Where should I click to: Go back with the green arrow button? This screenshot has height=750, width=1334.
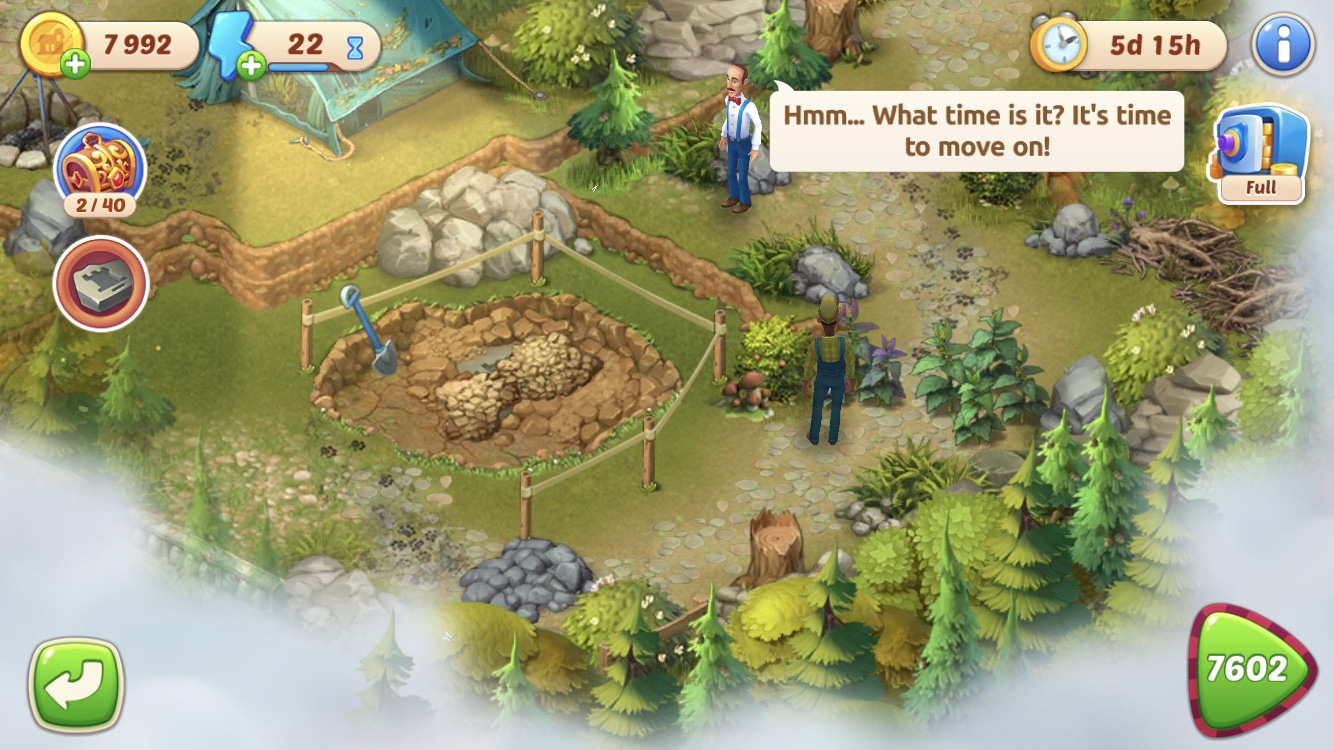coord(76,684)
